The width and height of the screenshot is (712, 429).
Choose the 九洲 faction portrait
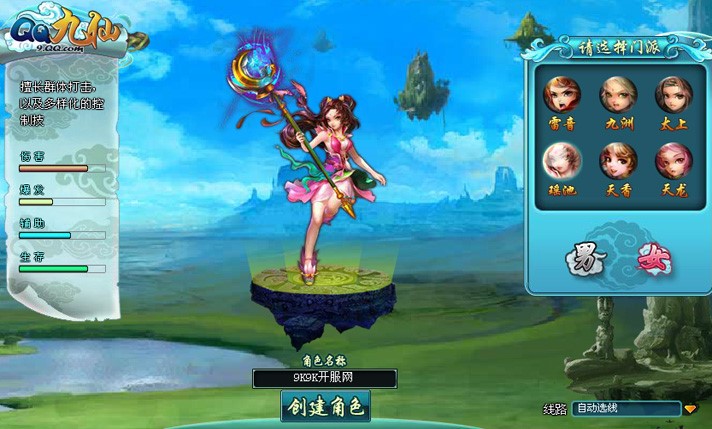(x=617, y=94)
